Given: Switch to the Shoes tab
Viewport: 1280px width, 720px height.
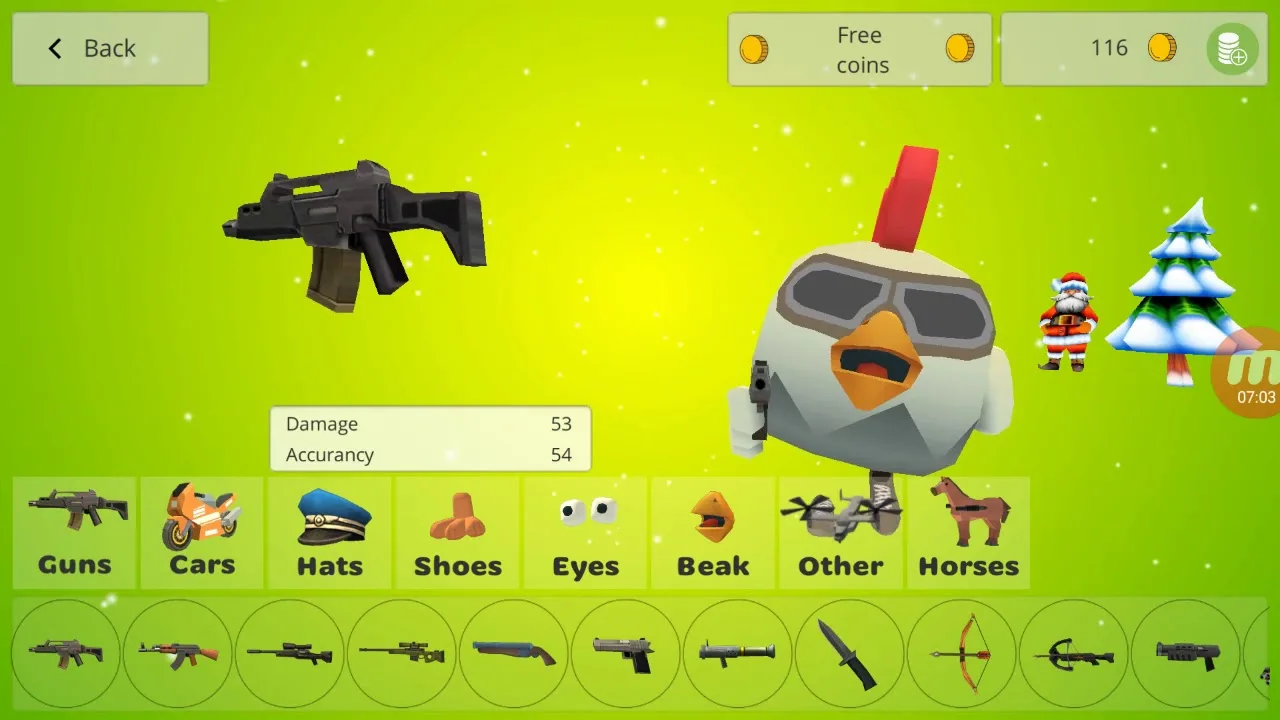Looking at the screenshot, I should coord(457,533).
